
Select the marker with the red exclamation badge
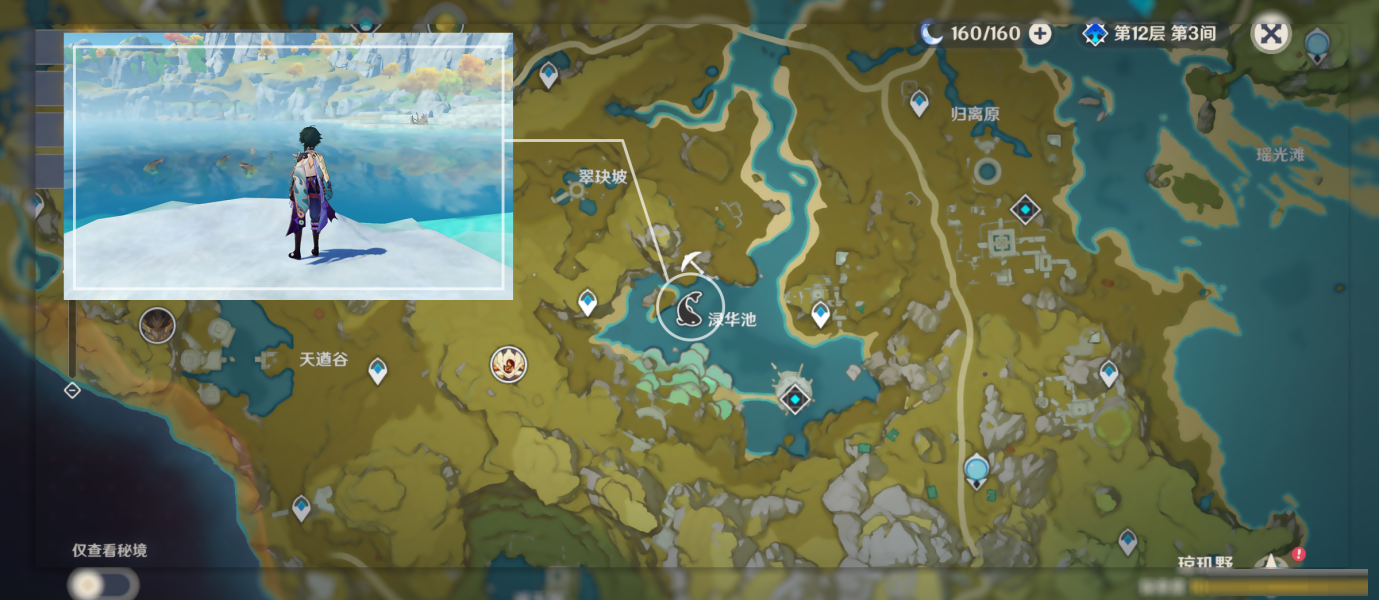point(1275,562)
